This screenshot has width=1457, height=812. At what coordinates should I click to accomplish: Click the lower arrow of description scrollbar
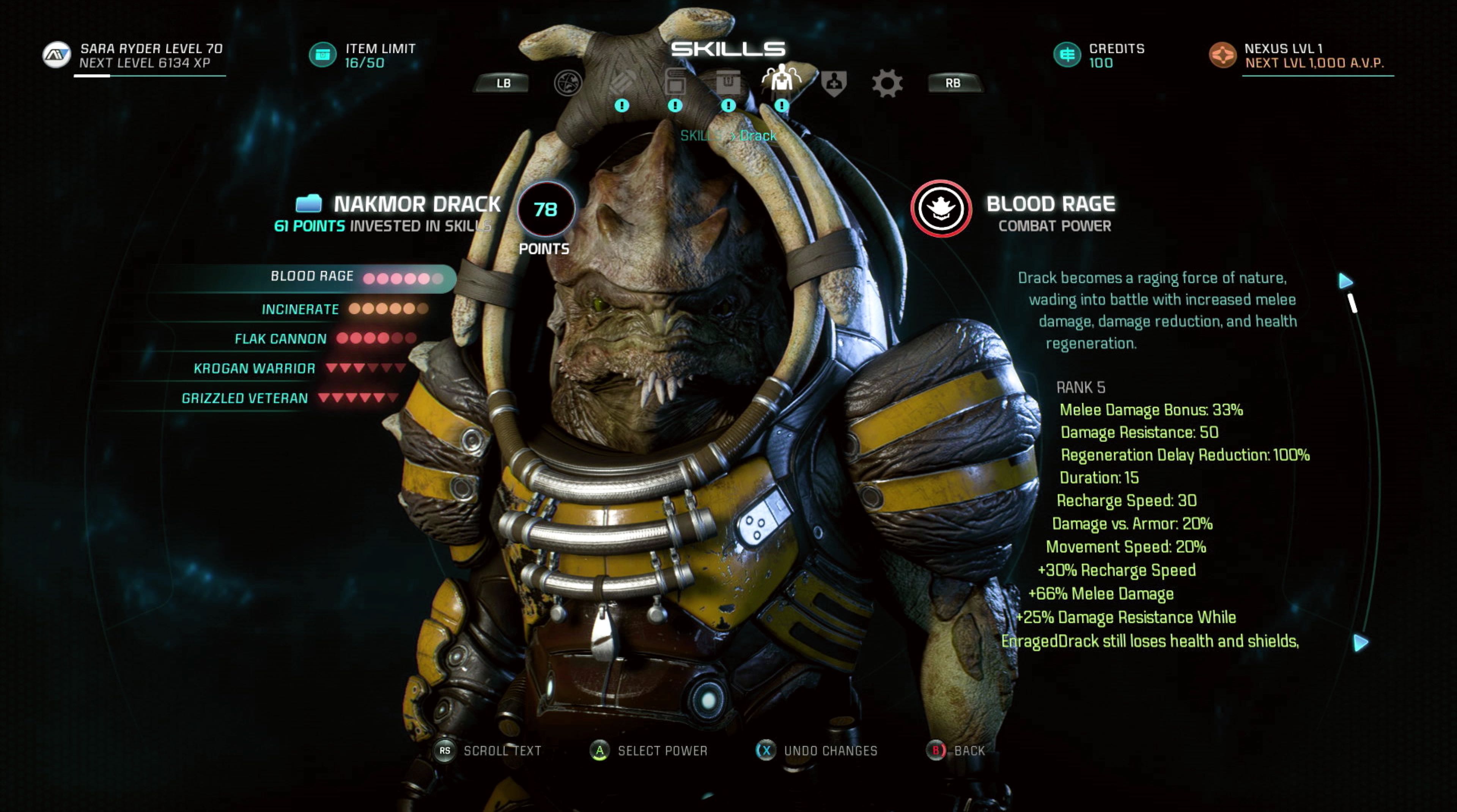tap(1361, 642)
